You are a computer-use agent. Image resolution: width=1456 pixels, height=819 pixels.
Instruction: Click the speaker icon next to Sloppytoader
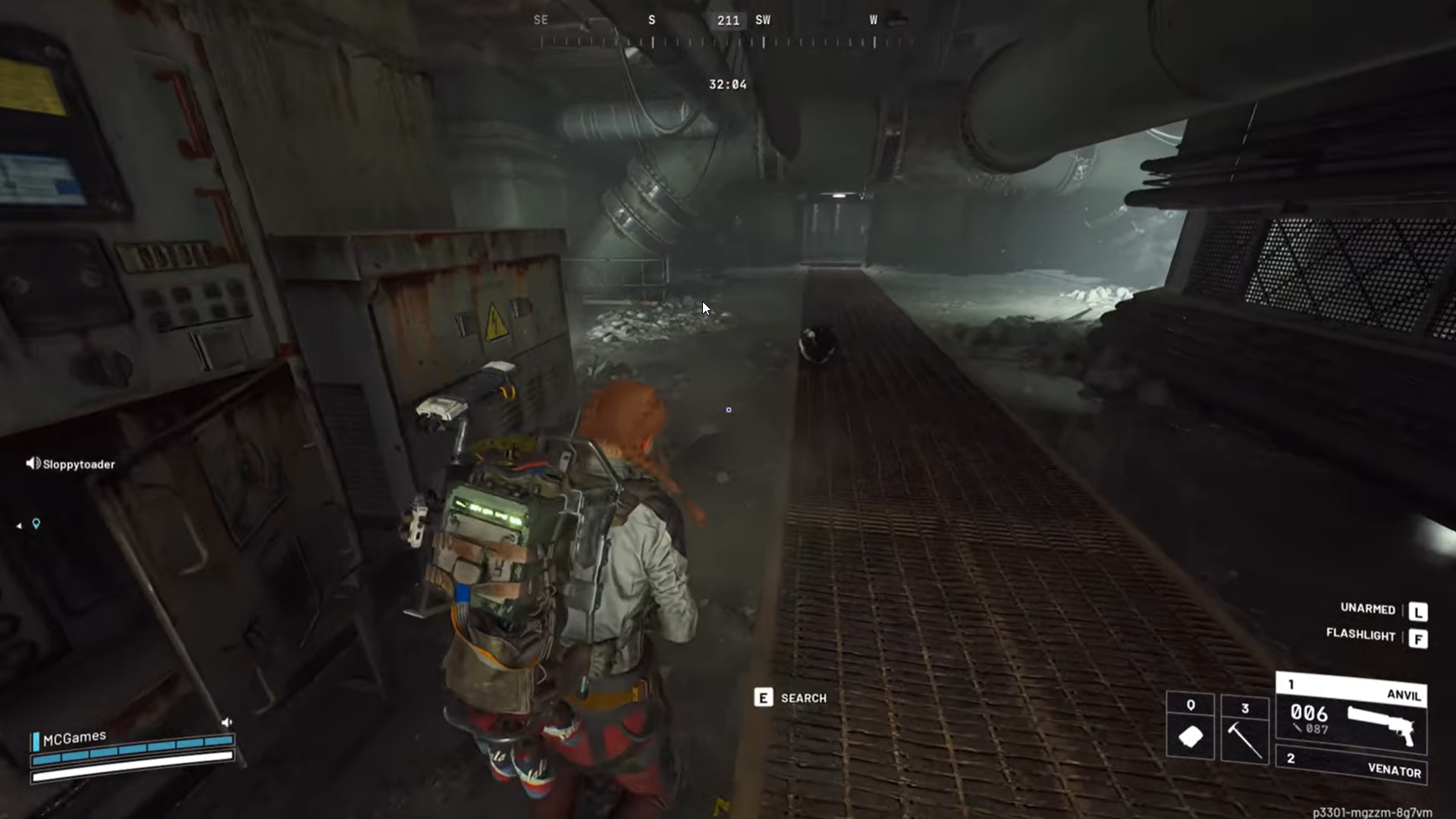32,463
